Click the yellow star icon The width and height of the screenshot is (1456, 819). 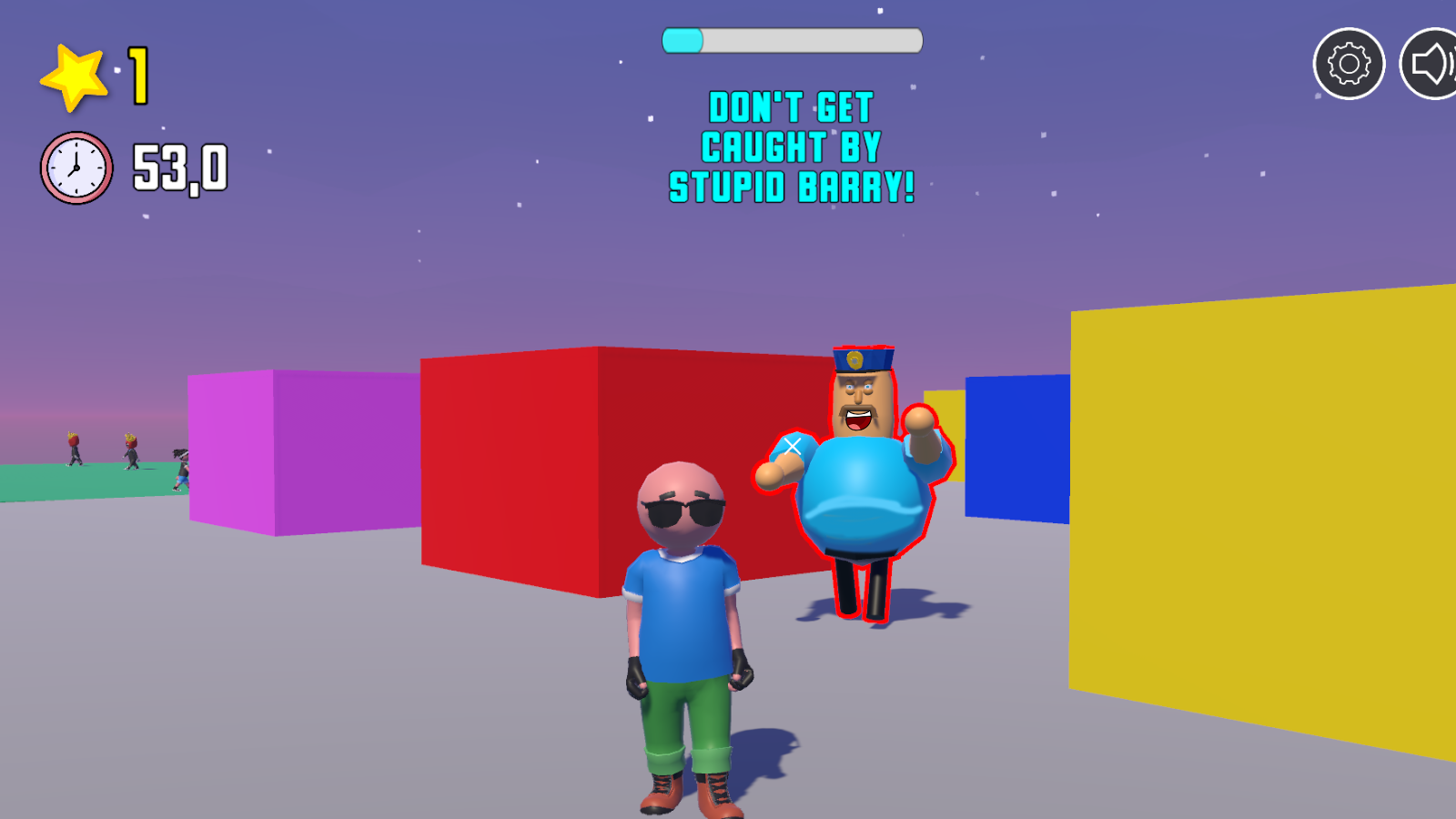point(74,77)
